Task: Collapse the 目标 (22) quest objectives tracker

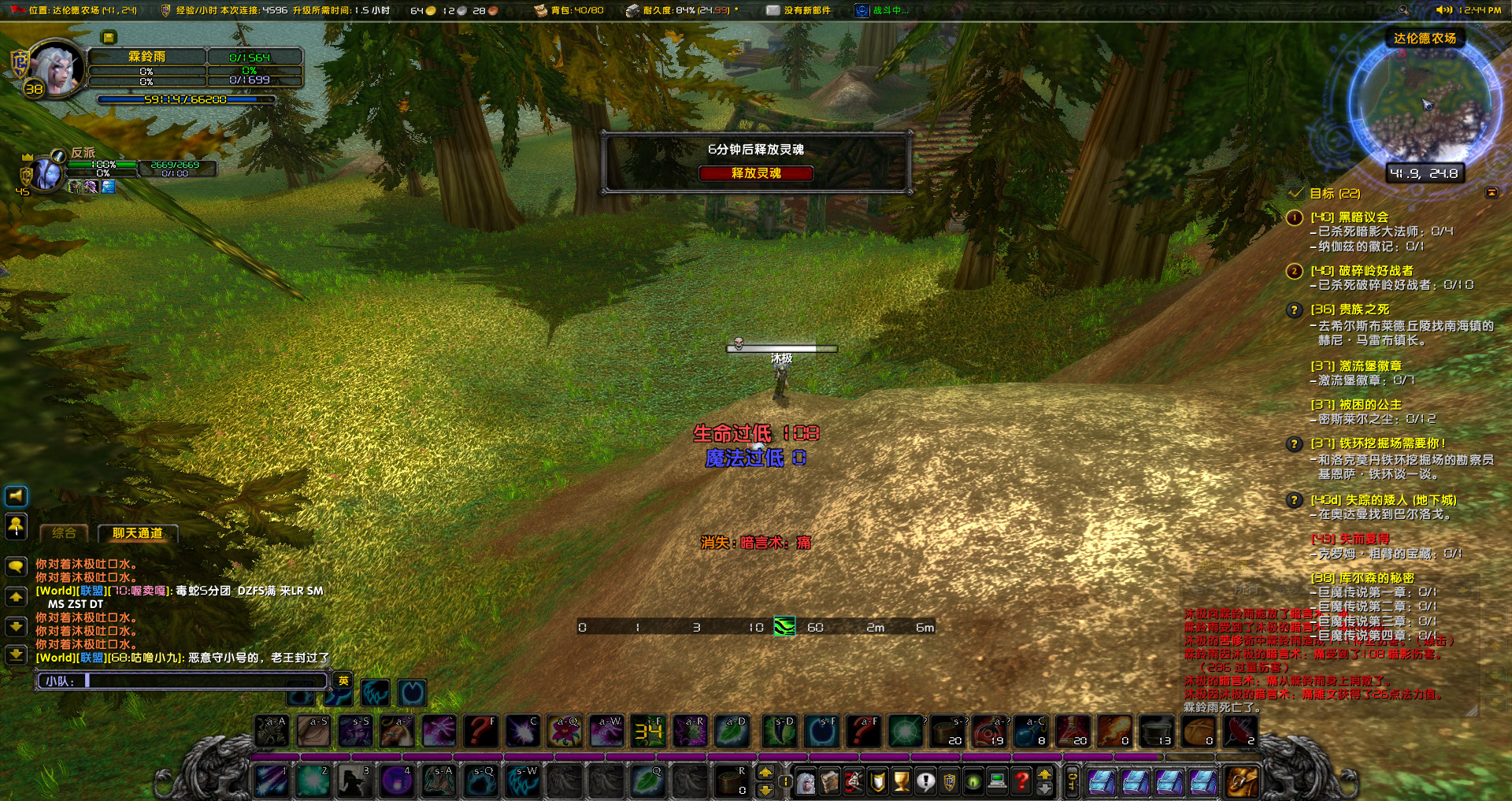Action: click(1491, 191)
